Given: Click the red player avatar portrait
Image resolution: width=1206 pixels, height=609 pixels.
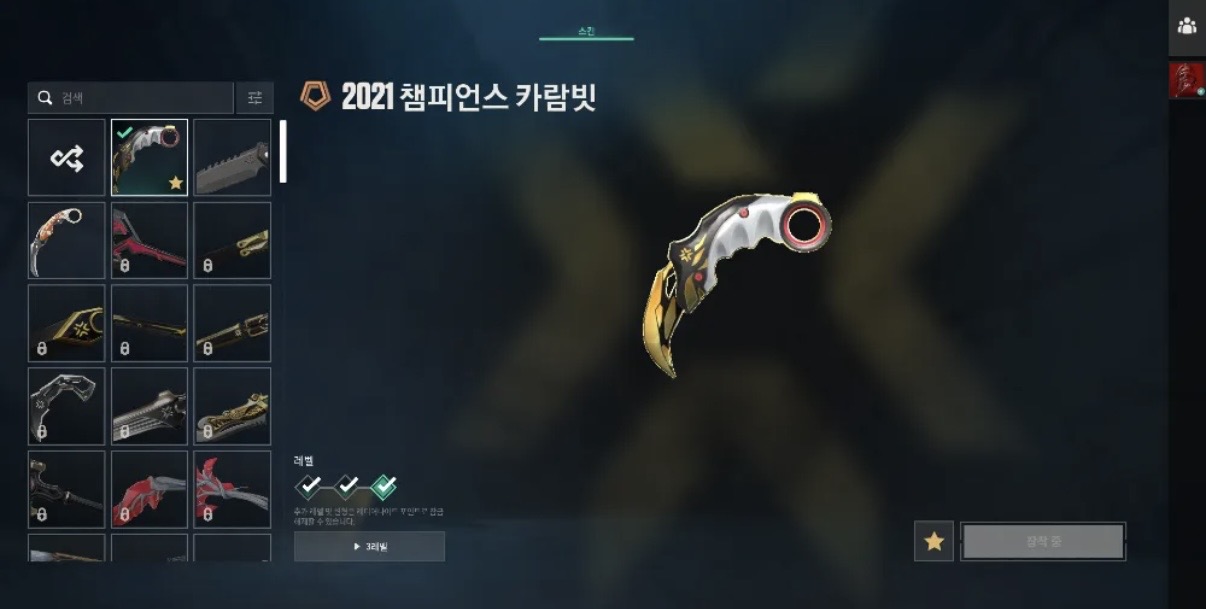Looking at the screenshot, I should (1187, 81).
